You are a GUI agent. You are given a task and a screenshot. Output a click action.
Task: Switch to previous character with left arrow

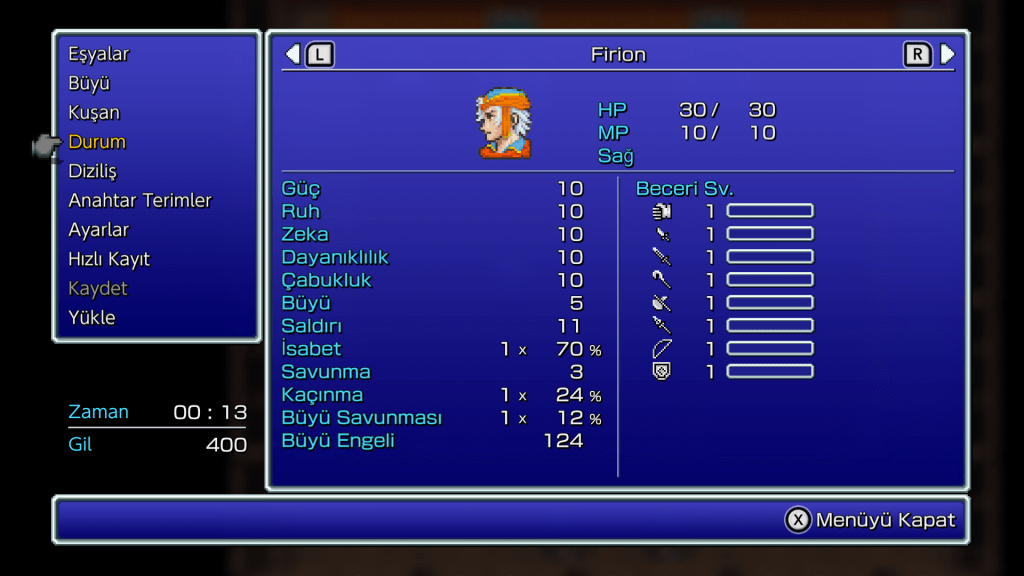click(293, 54)
